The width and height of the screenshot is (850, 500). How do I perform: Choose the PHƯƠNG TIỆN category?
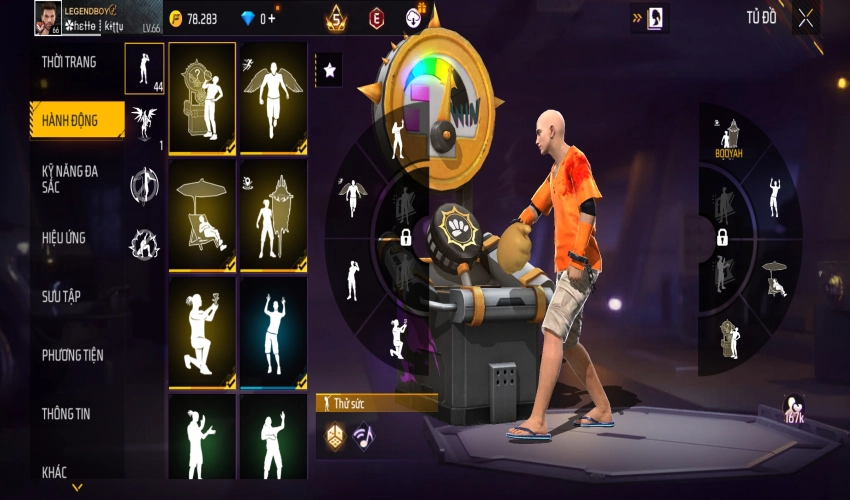(72, 355)
